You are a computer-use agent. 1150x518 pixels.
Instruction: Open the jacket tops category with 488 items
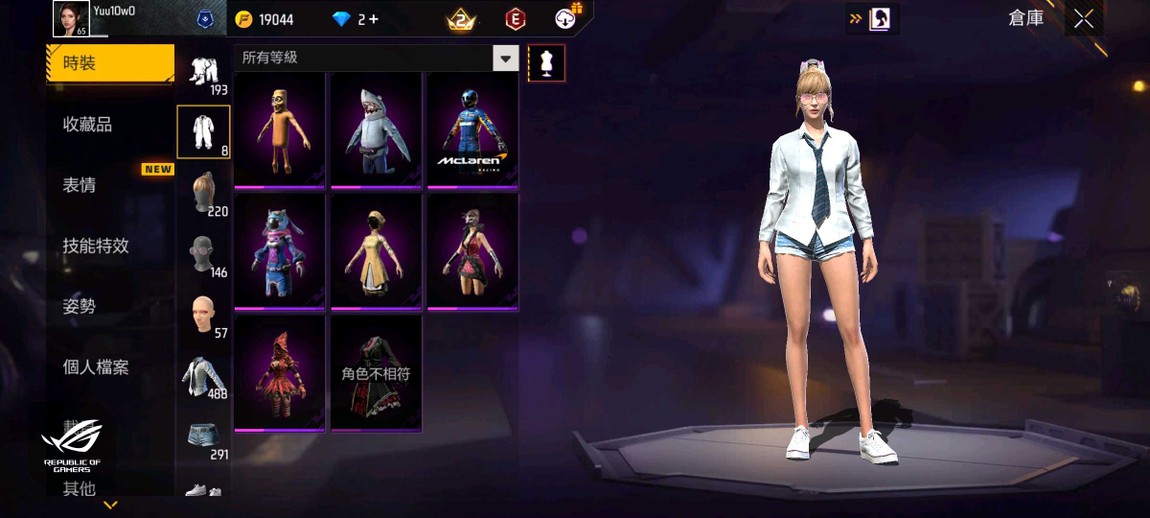[x=204, y=376]
